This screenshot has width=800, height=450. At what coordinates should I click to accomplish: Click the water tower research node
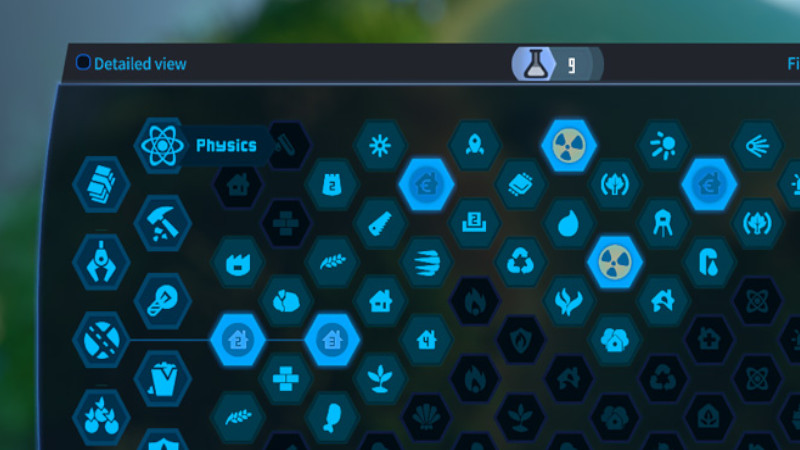click(662, 223)
